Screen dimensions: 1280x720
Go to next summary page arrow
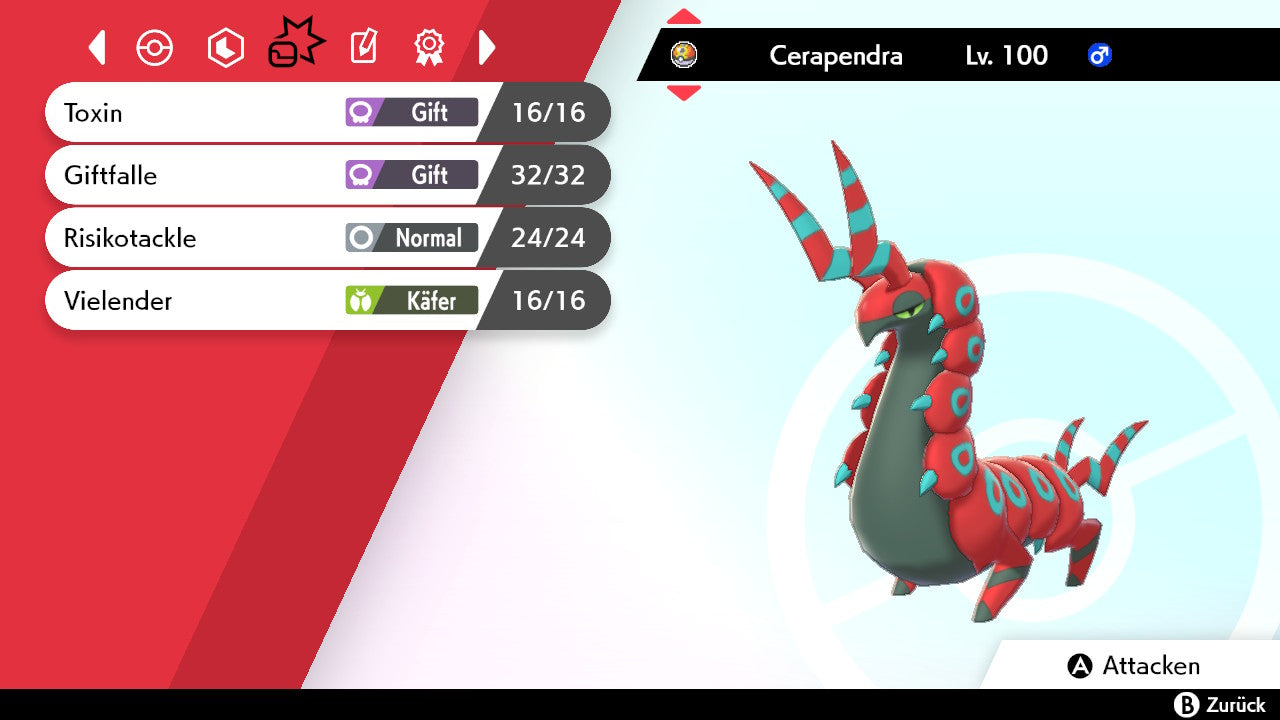coord(487,47)
